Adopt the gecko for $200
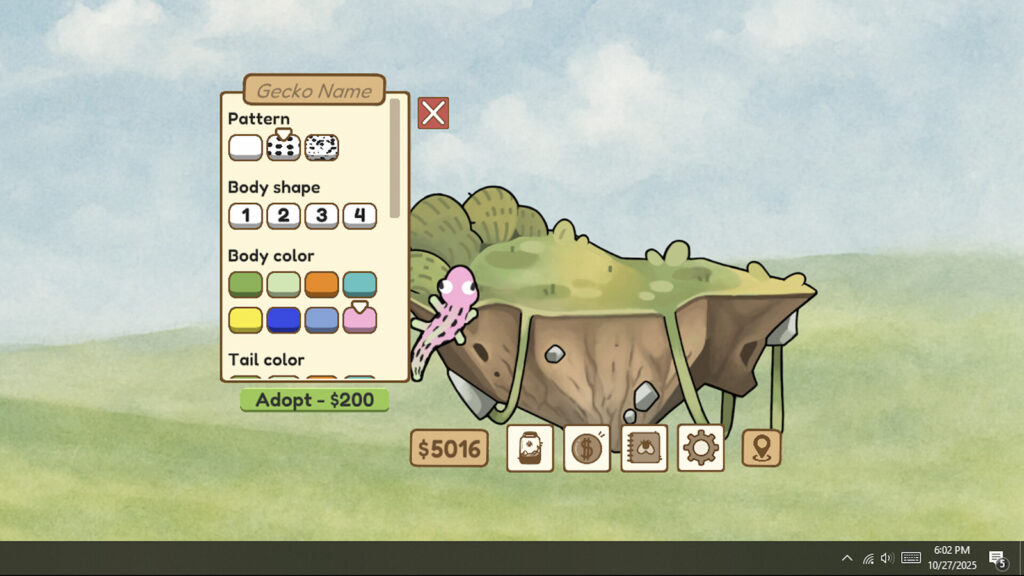Screen dimensions: 1024x576 [x=314, y=400]
